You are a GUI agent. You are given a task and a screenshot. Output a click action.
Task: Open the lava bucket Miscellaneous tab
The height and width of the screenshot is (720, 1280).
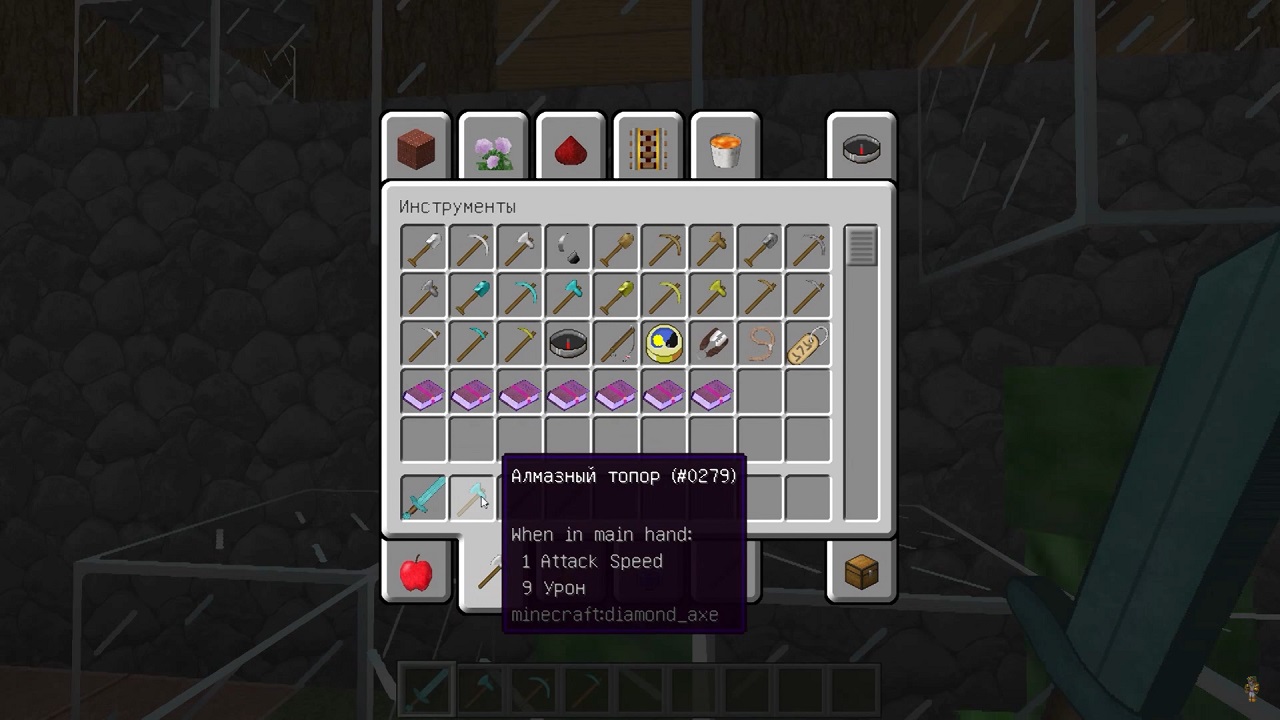tap(724, 149)
